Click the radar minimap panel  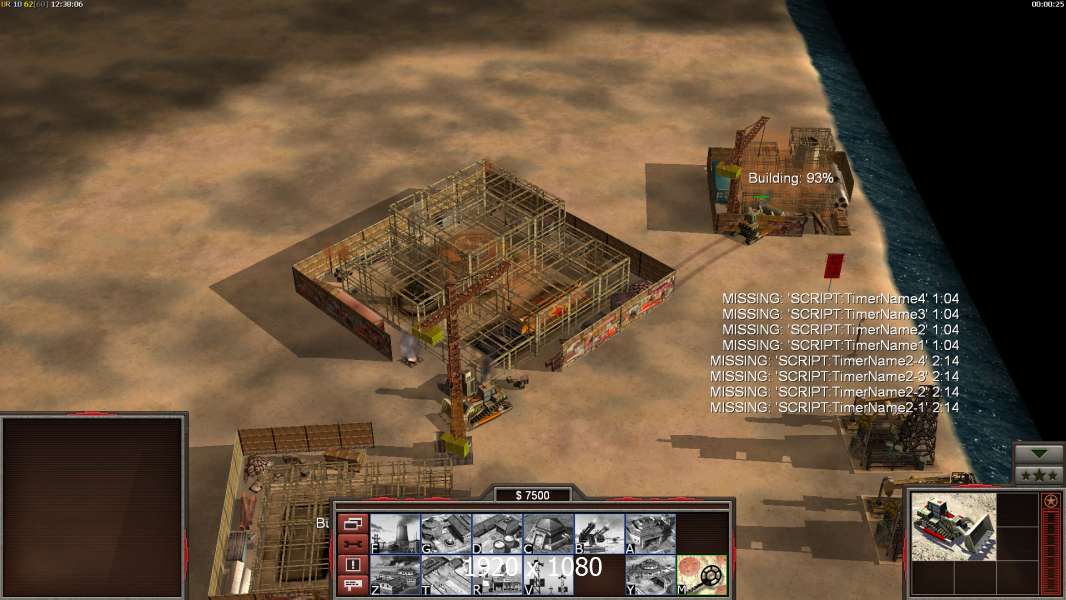coord(93,507)
